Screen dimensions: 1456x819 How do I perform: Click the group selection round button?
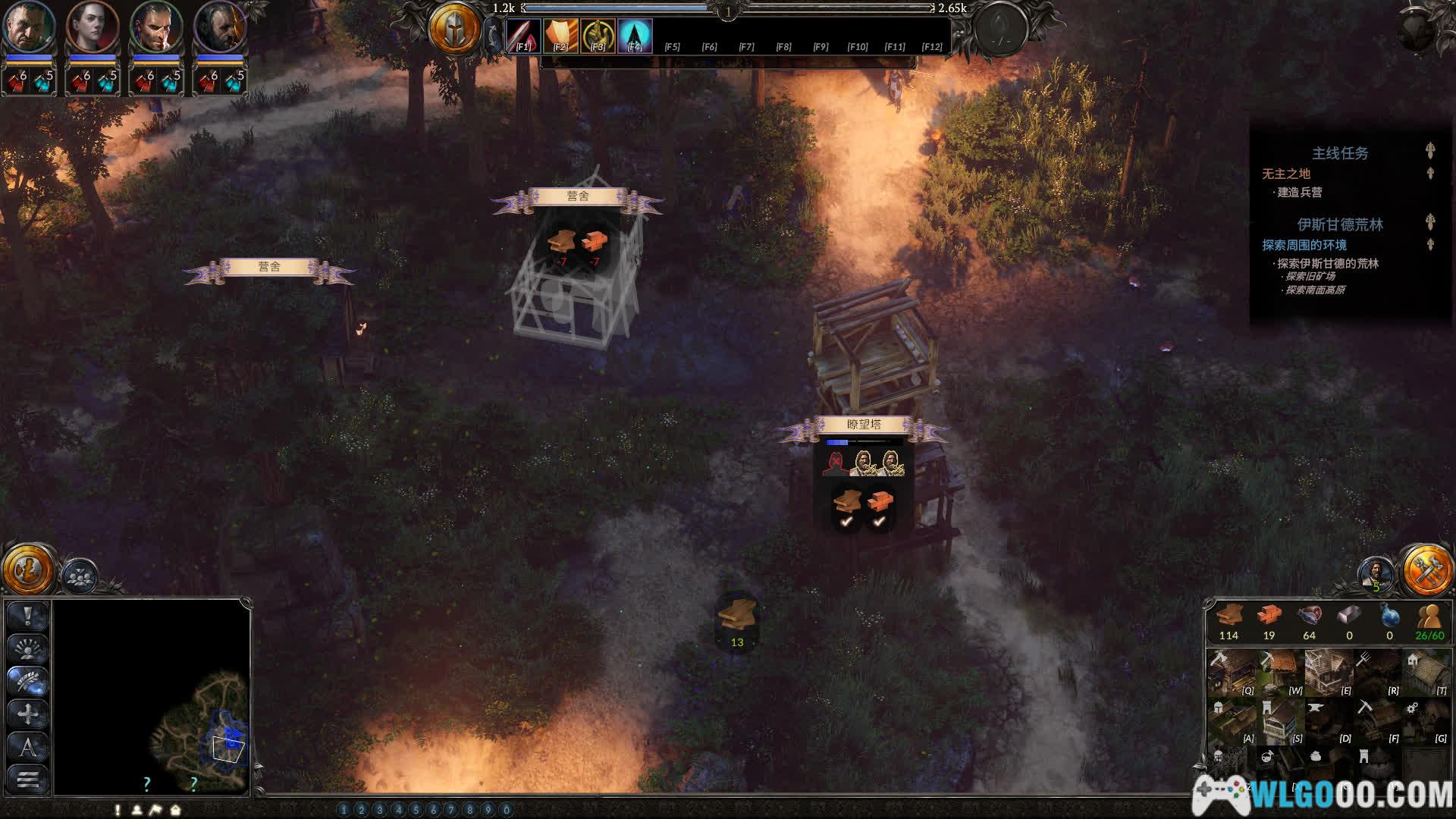coord(79,576)
